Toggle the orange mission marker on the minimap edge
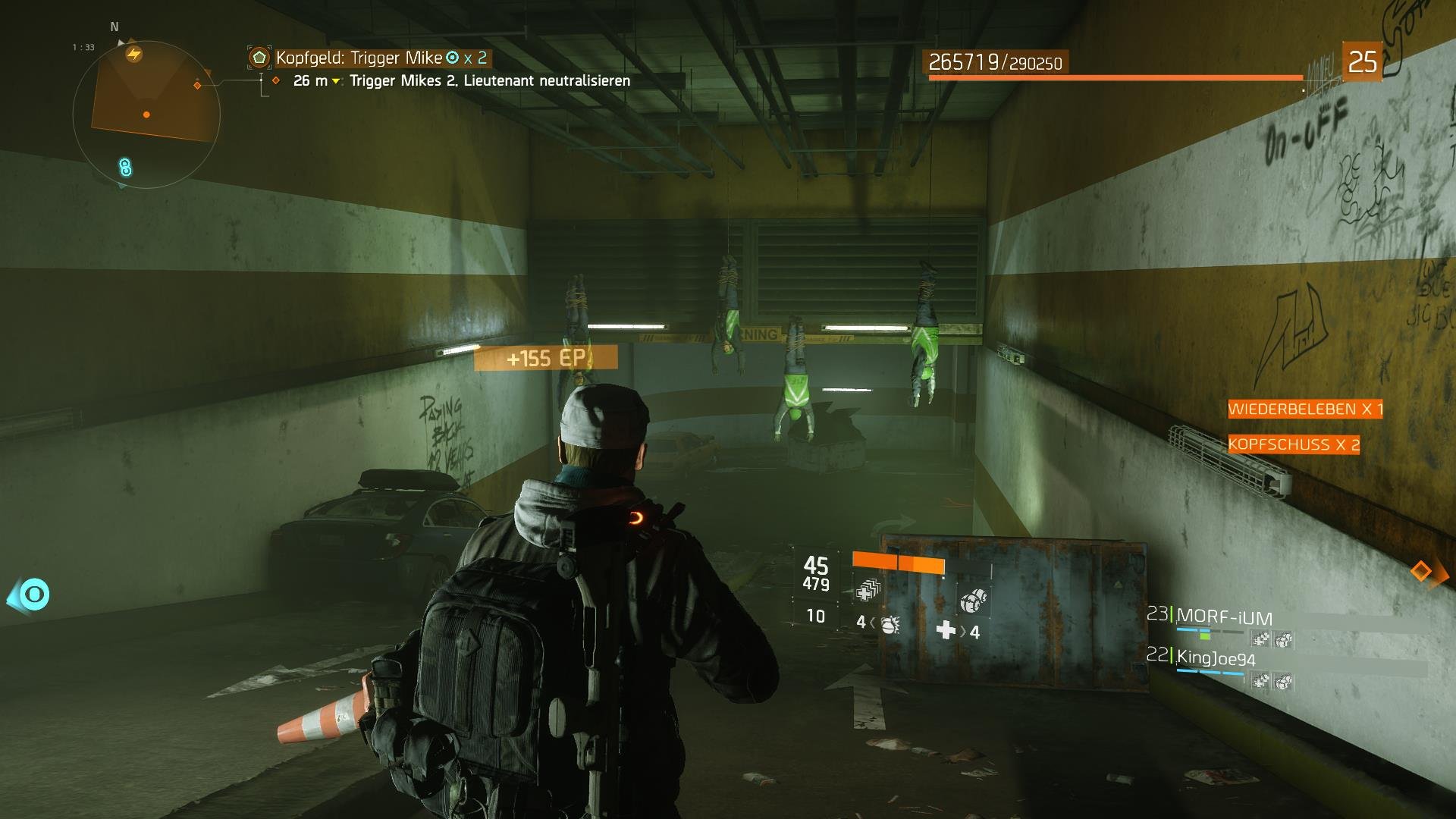 pos(197,86)
